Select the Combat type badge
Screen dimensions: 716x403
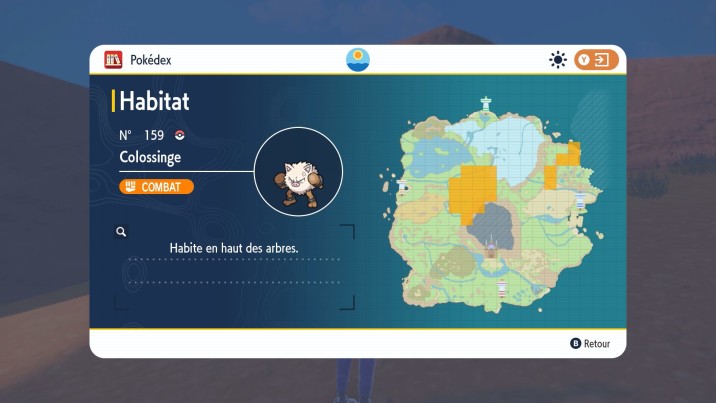tap(156, 187)
